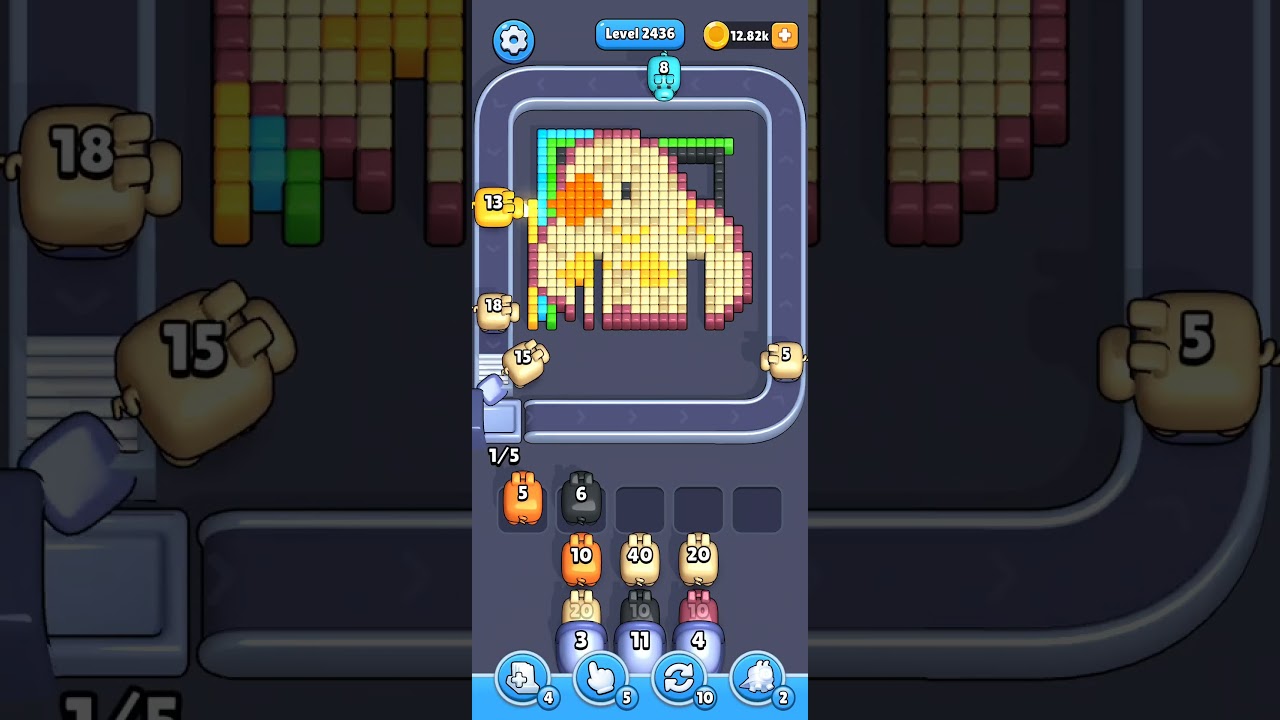The image size is (1280, 720).
Task: Tap the Level 2436 badge
Action: click(640, 34)
